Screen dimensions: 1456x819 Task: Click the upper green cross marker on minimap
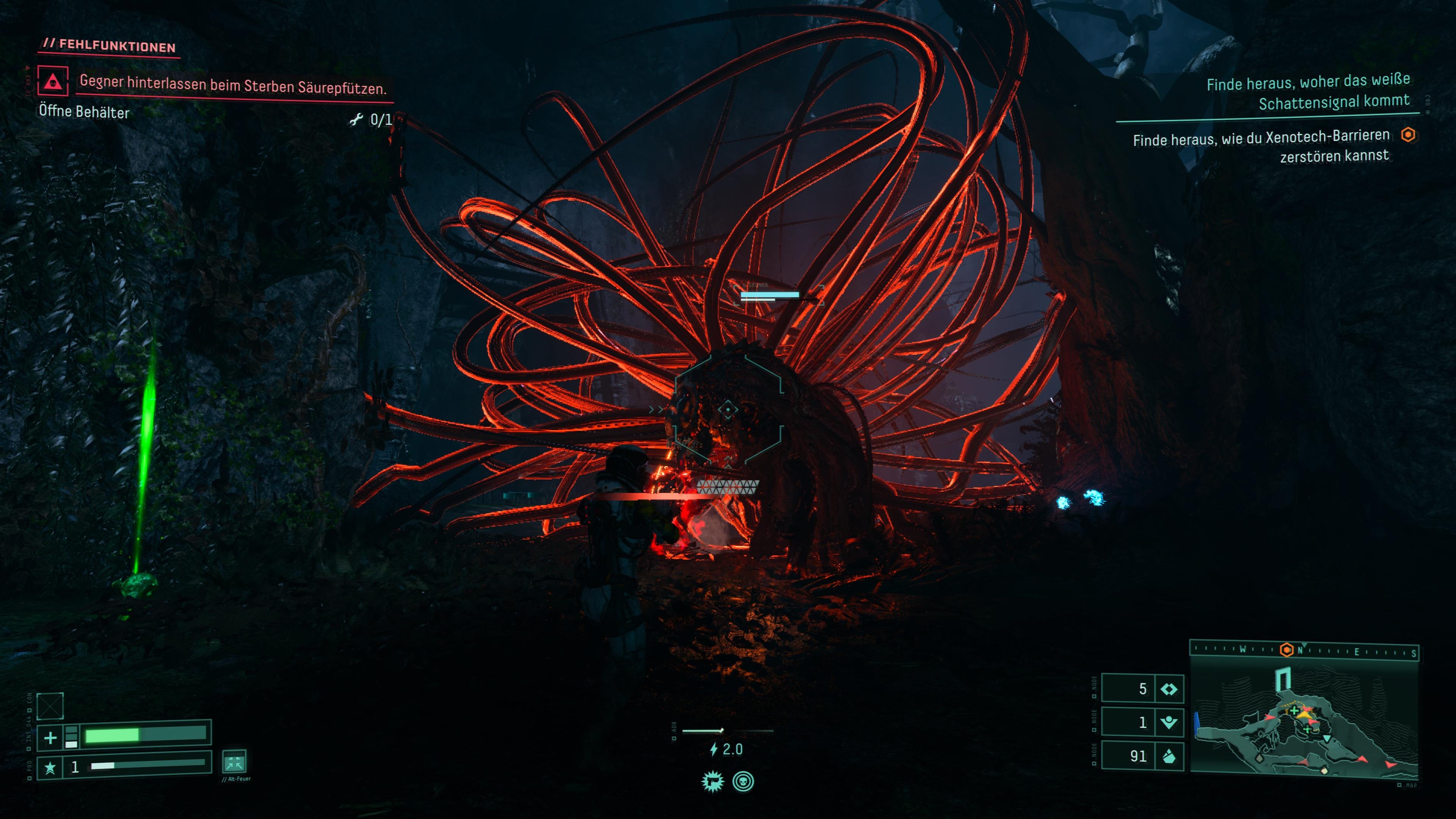[1294, 711]
